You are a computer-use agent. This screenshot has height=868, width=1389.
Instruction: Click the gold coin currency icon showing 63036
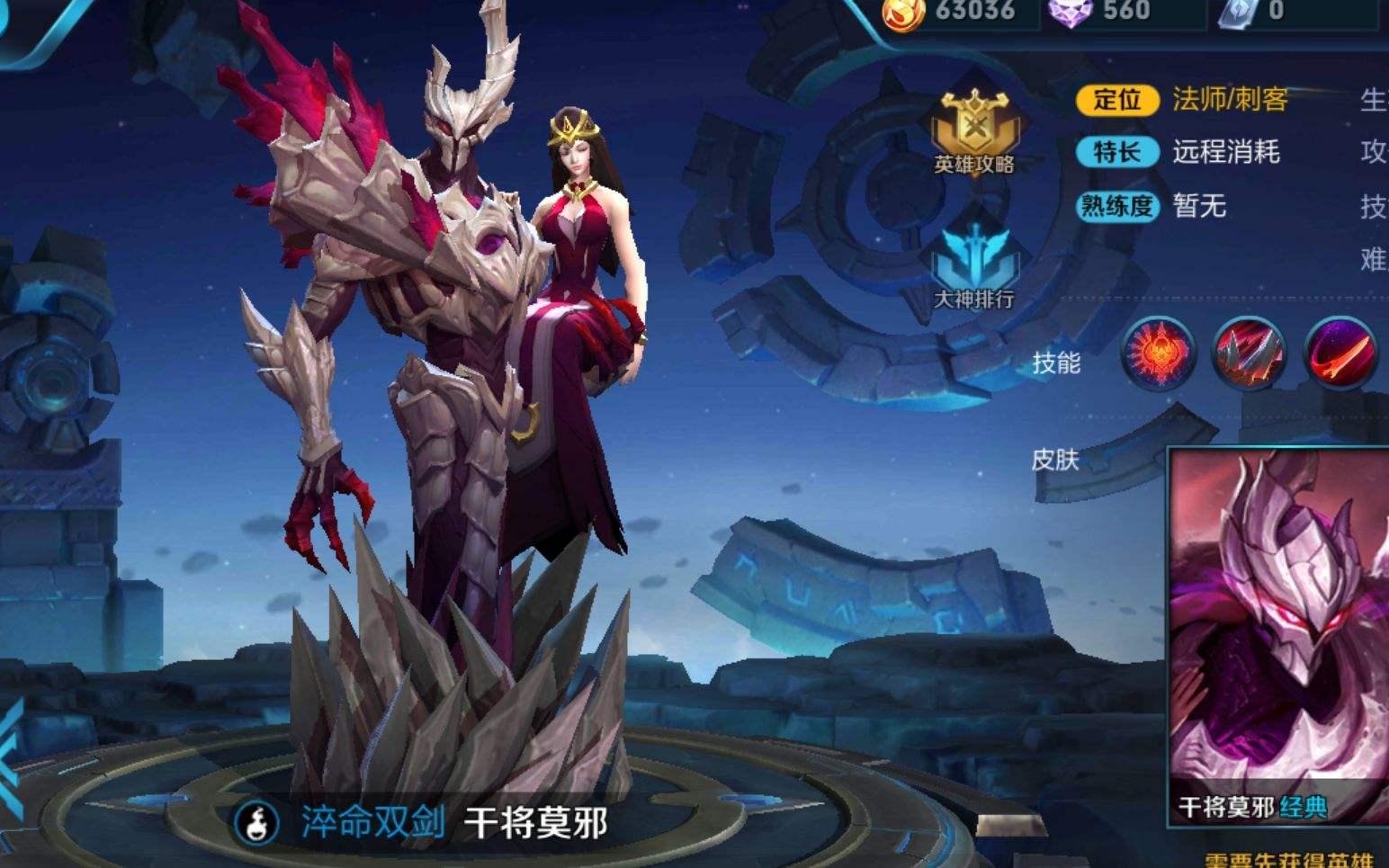click(x=904, y=13)
